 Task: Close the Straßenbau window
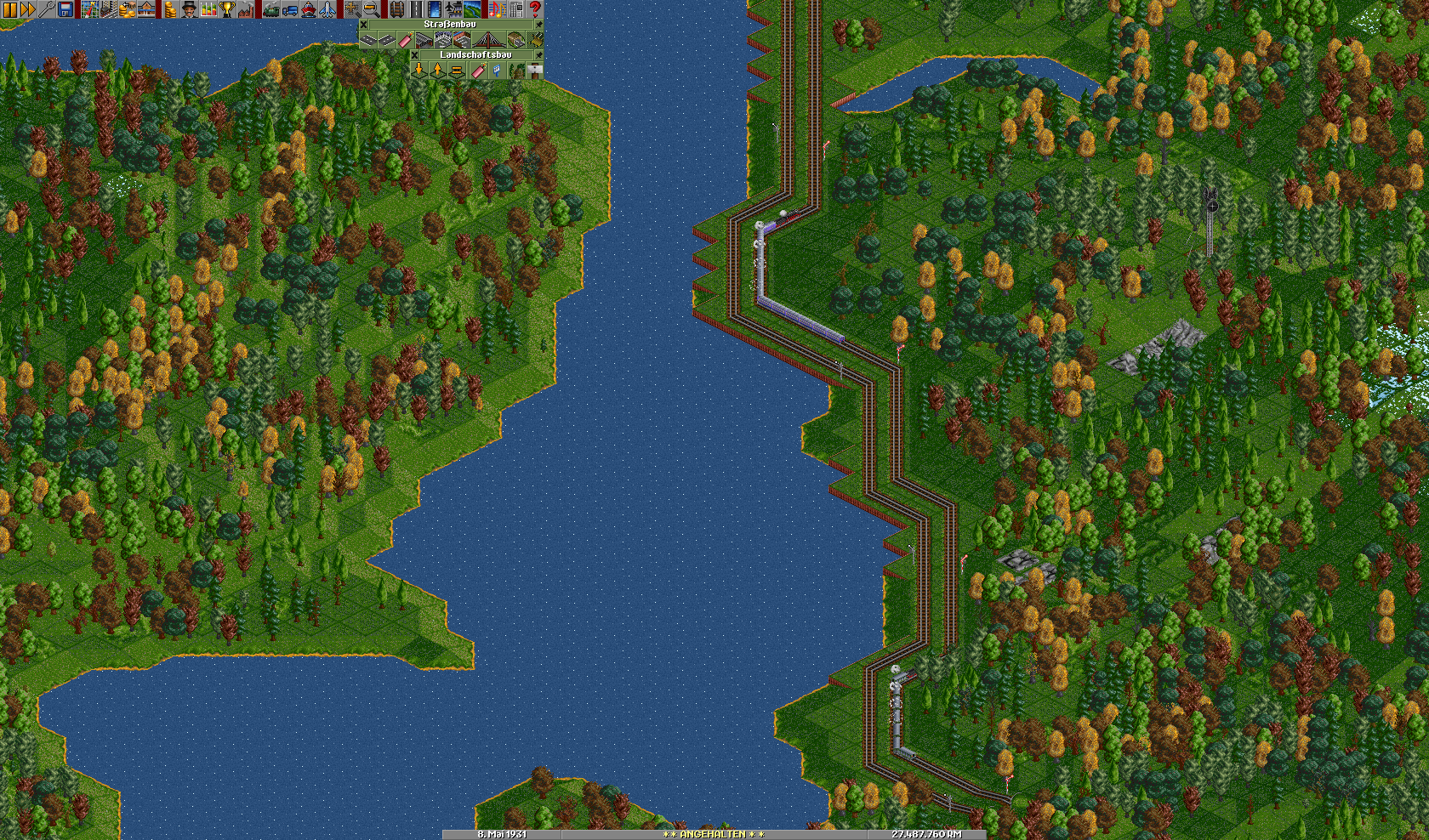coord(363,25)
